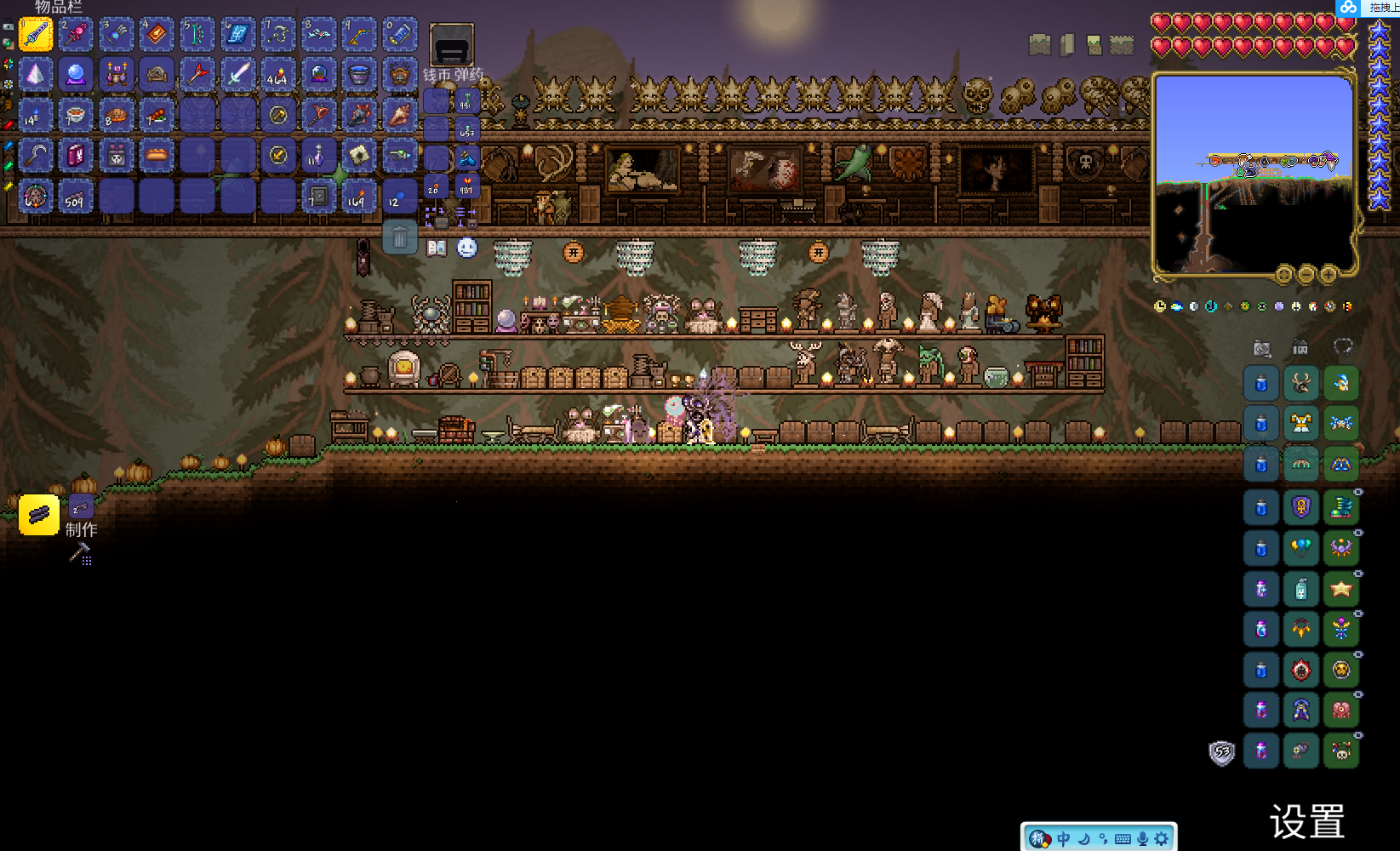This screenshot has height=851, width=1400.
Task: Click the crystal ball inventory slot
Action: click(x=76, y=75)
